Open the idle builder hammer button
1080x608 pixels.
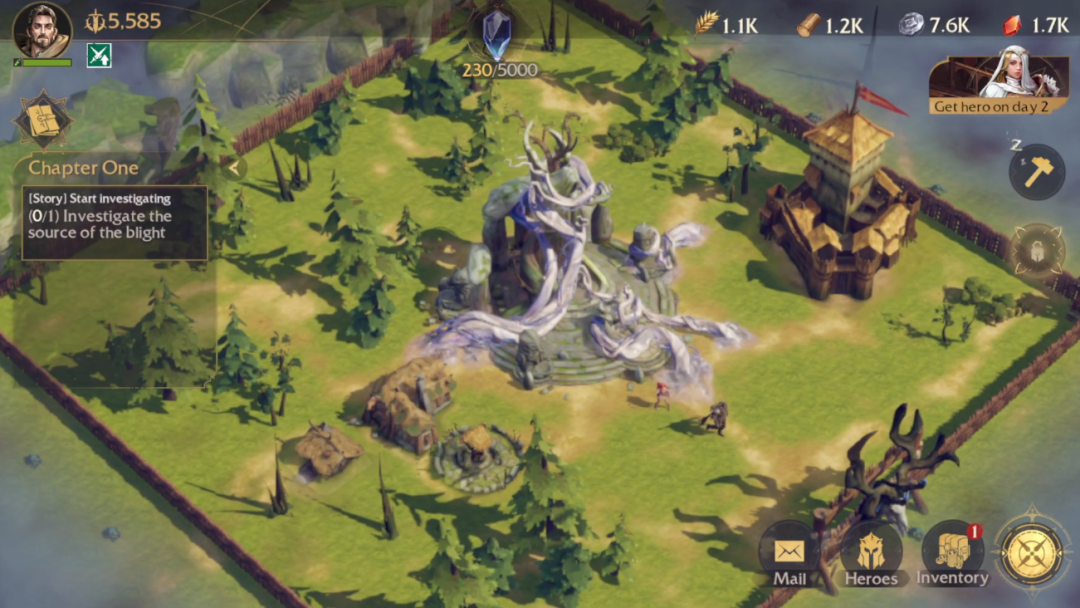click(1037, 172)
